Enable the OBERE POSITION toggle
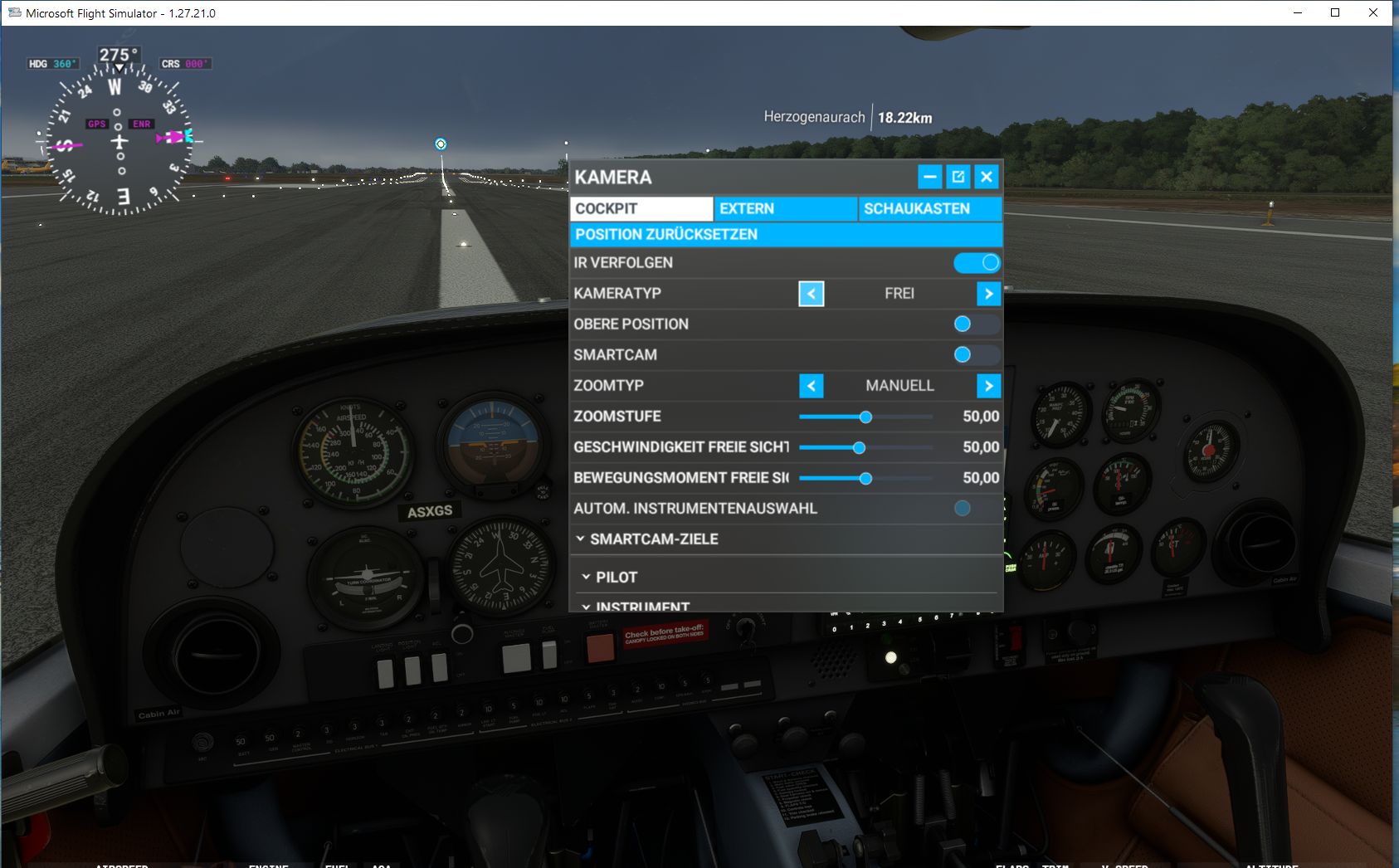 (x=977, y=324)
